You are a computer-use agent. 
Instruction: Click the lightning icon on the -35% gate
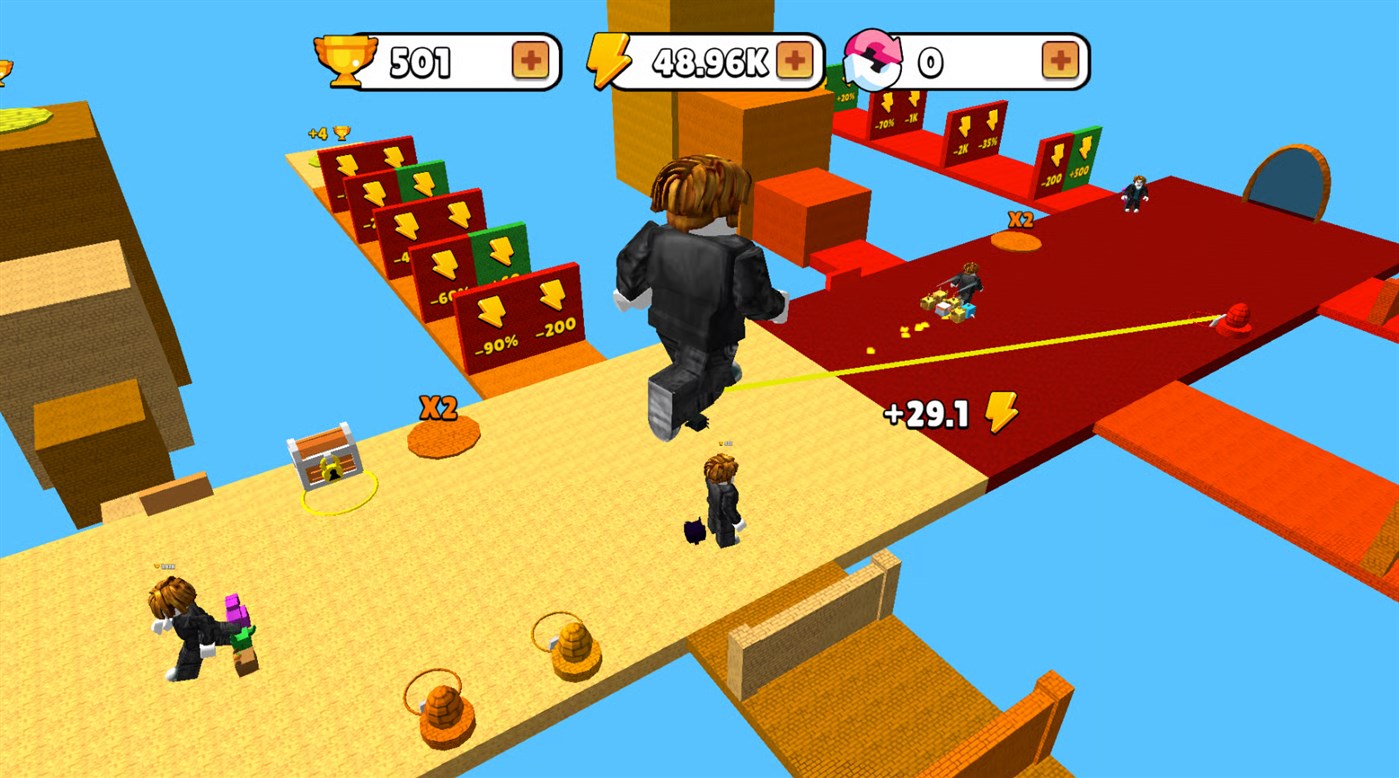[993, 121]
